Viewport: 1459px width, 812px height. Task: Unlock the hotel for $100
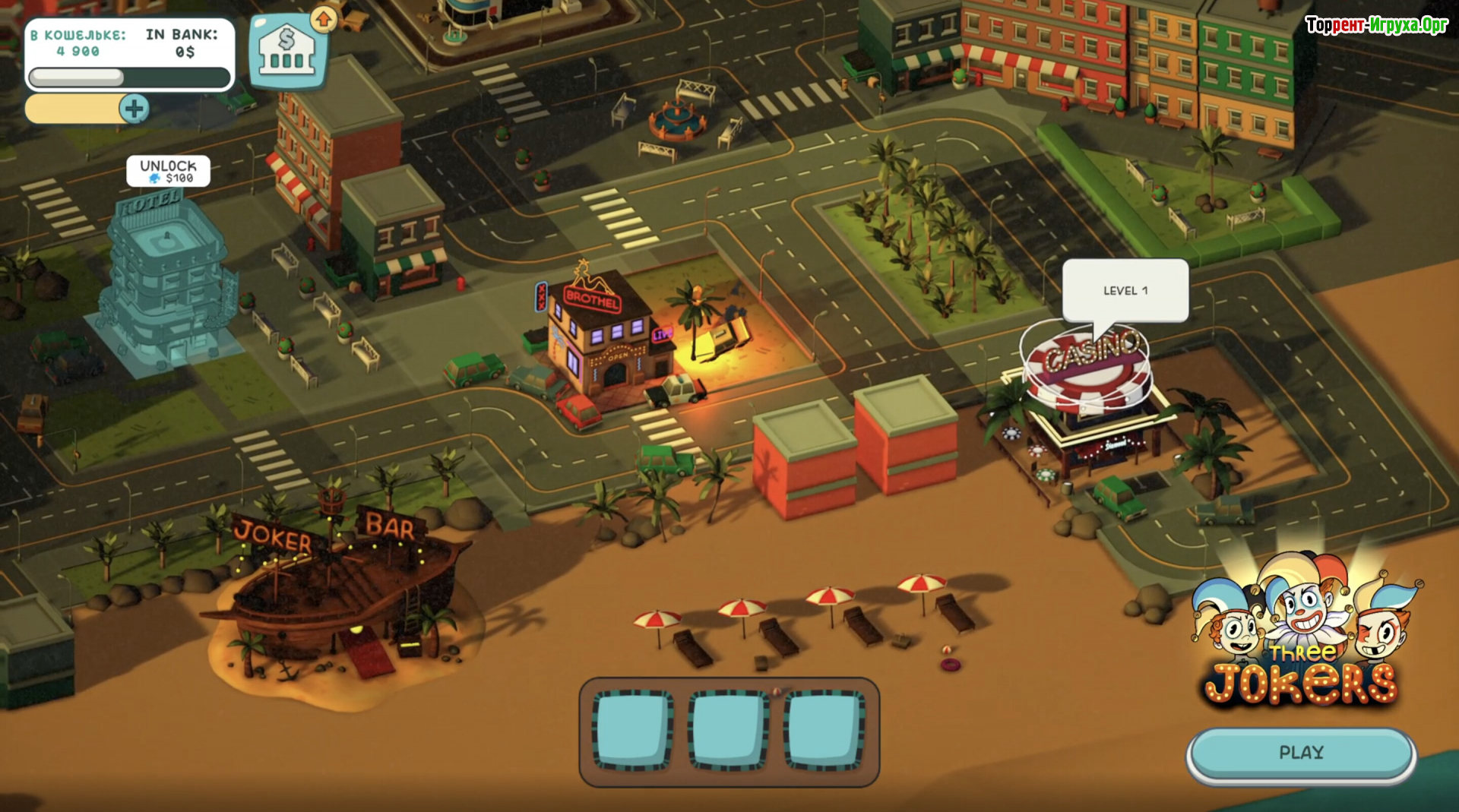tap(168, 171)
